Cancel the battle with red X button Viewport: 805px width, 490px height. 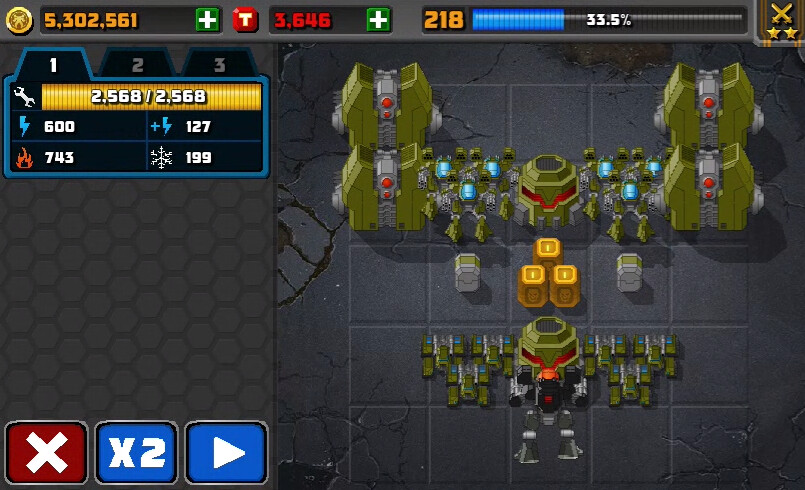pos(46,453)
